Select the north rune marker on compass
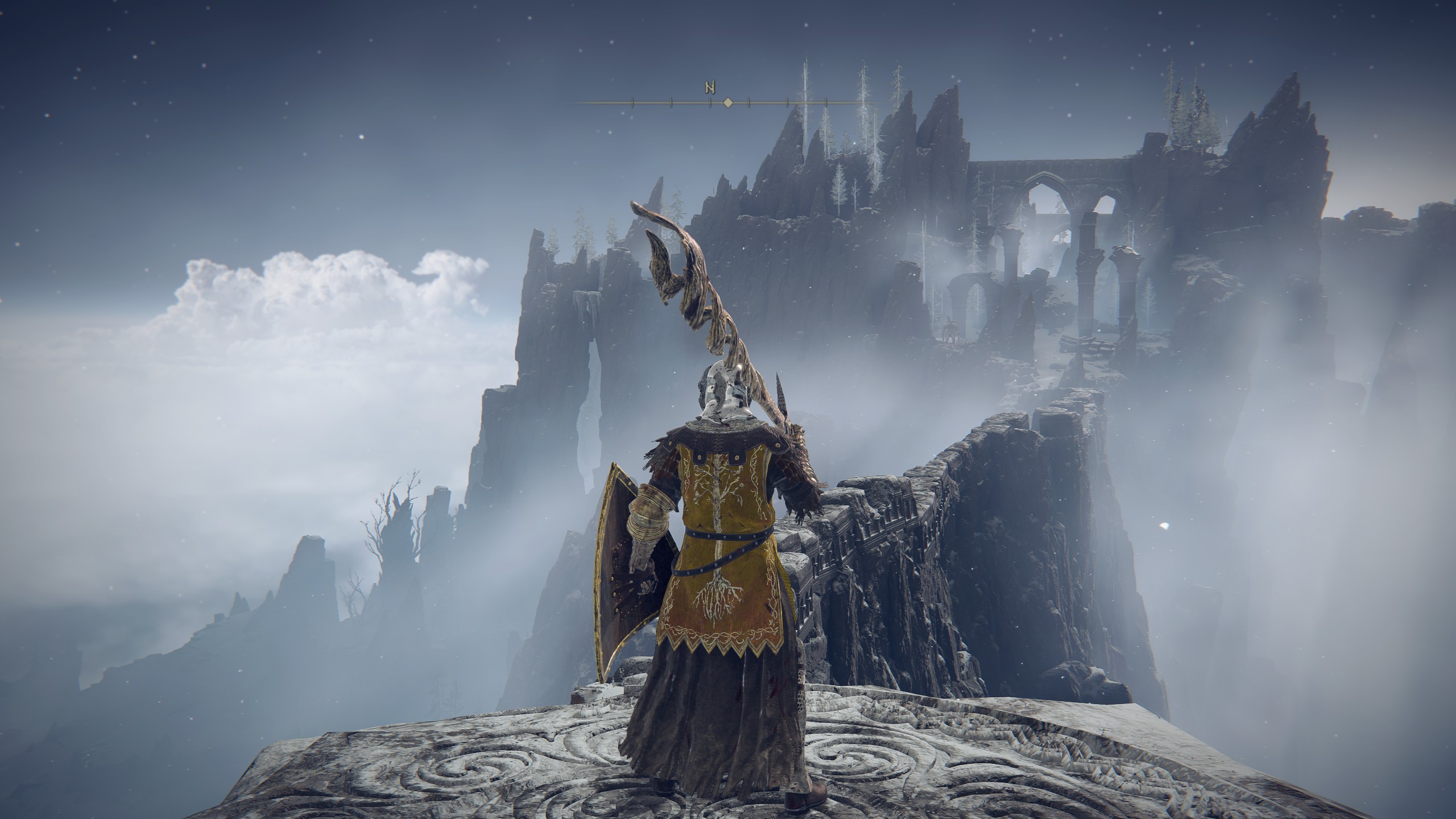The width and height of the screenshot is (1456, 819). (710, 88)
